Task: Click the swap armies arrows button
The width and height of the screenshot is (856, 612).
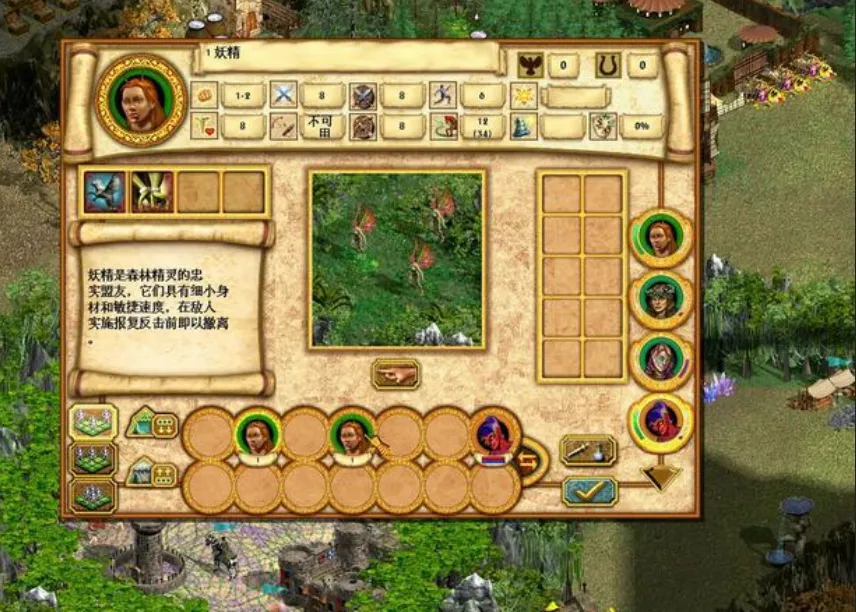Action: tap(532, 461)
